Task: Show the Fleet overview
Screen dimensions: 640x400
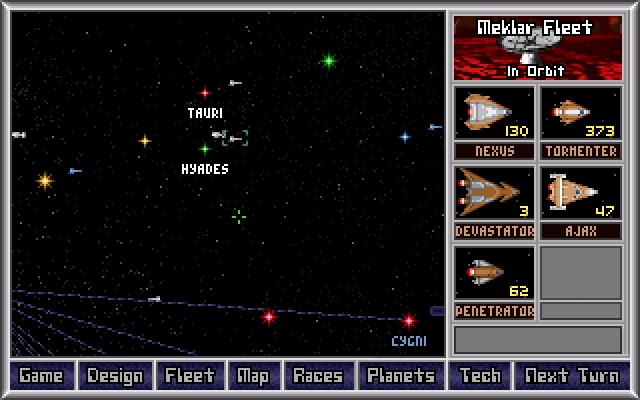Action: coord(190,376)
